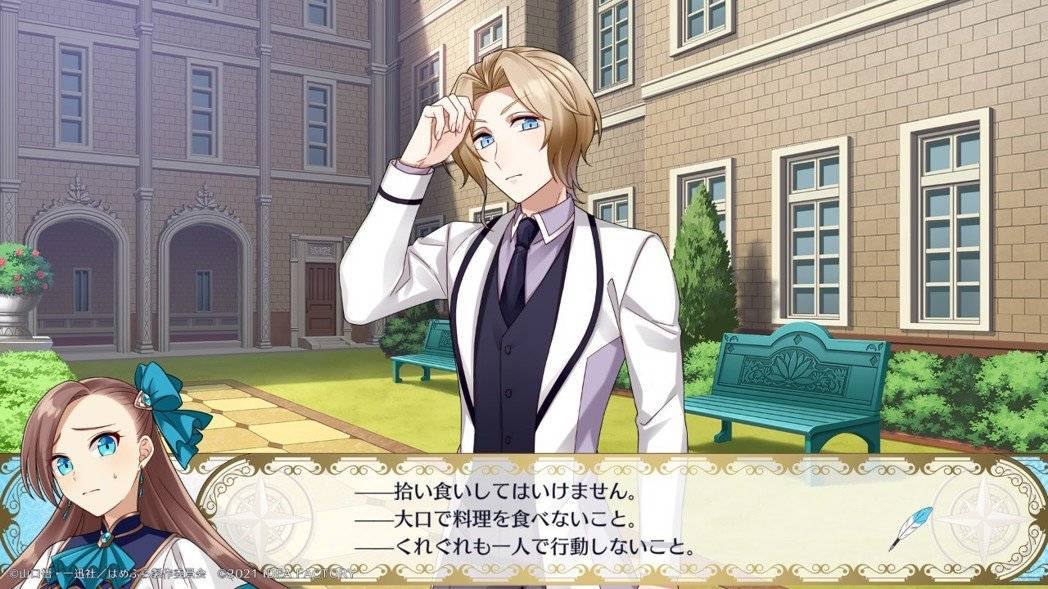Click the feather quill advance icon
The width and height of the screenshot is (1048, 589).
point(910,527)
